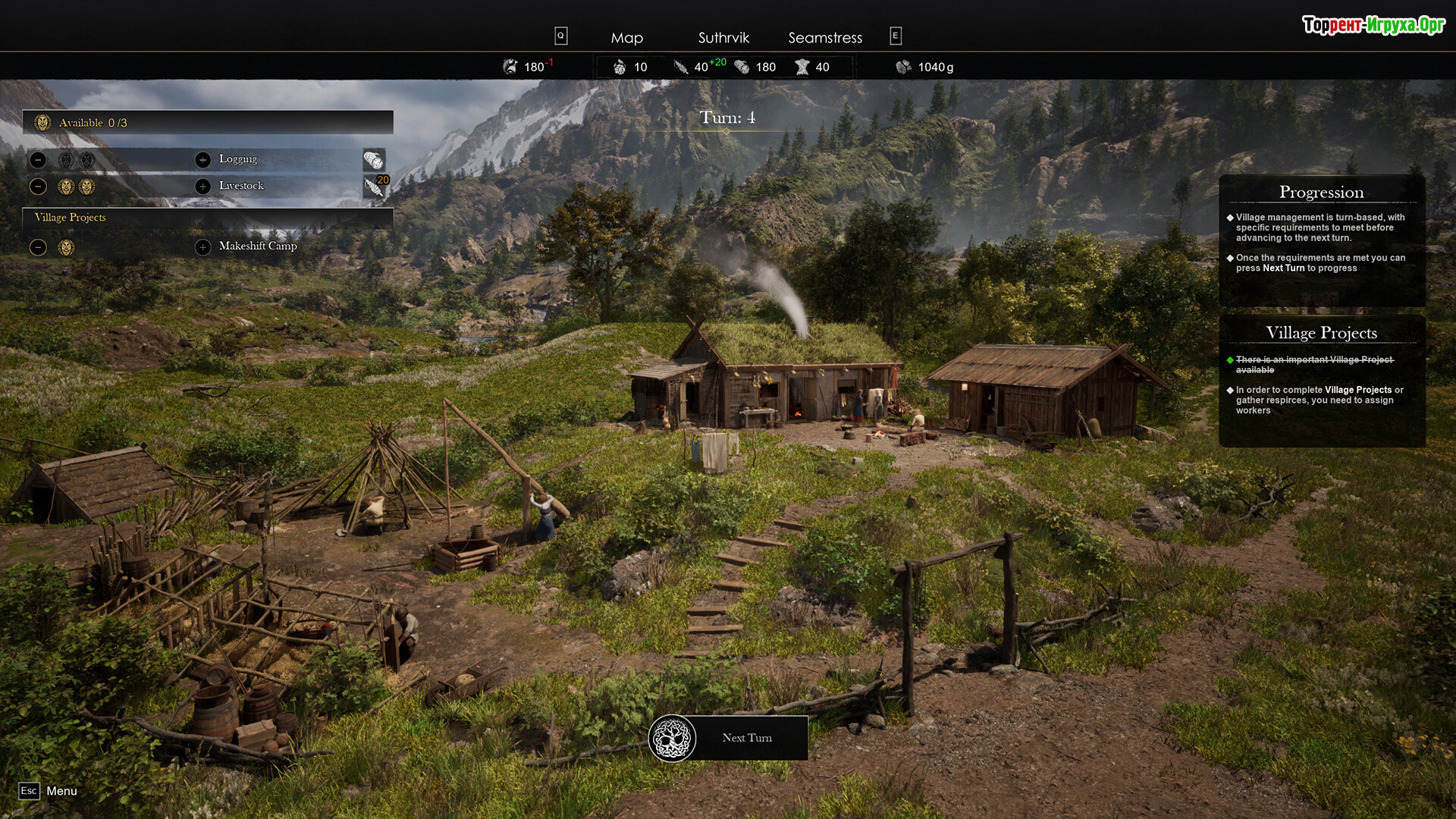Remove a worker from Logging

click(39, 160)
